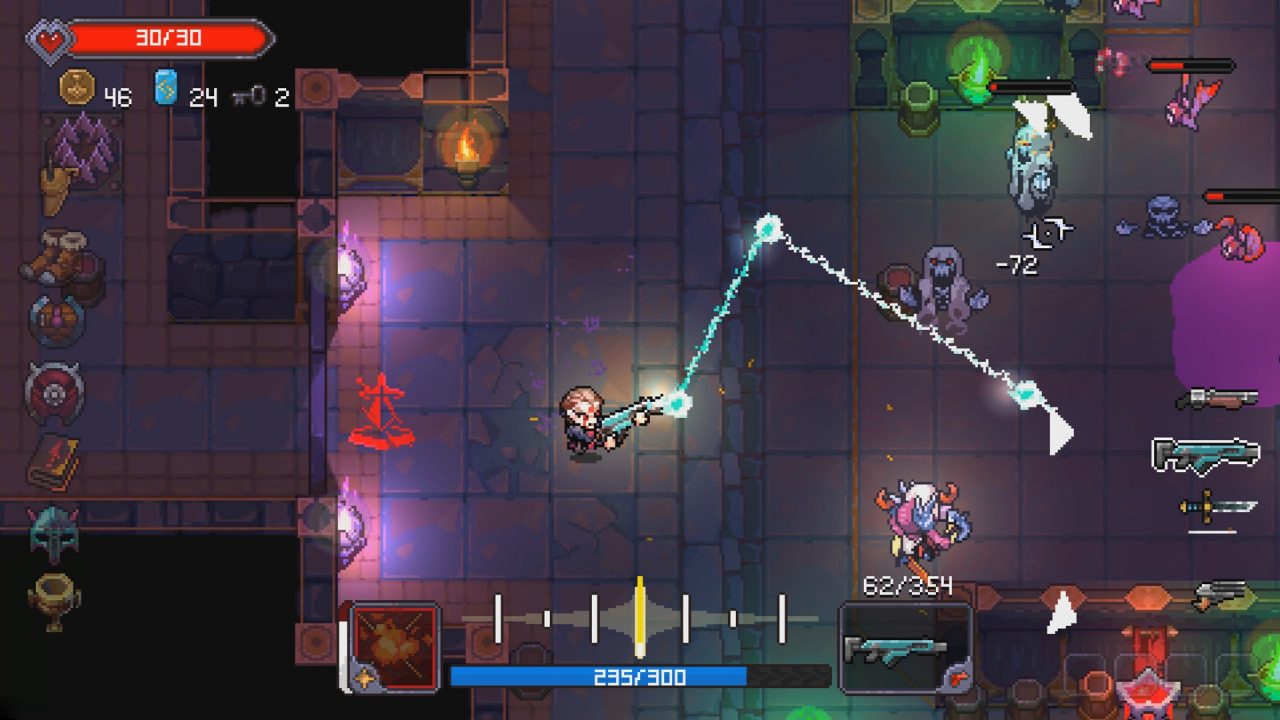The width and height of the screenshot is (1280, 720).
Task: Click the red horned shield relic
Action: coord(54,392)
